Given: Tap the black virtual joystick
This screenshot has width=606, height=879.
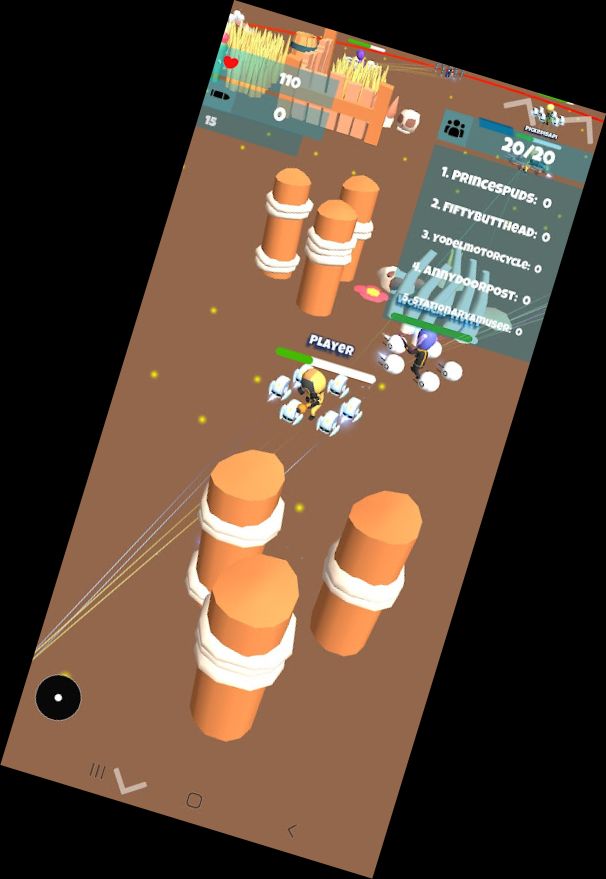Looking at the screenshot, I should click(x=58, y=697).
